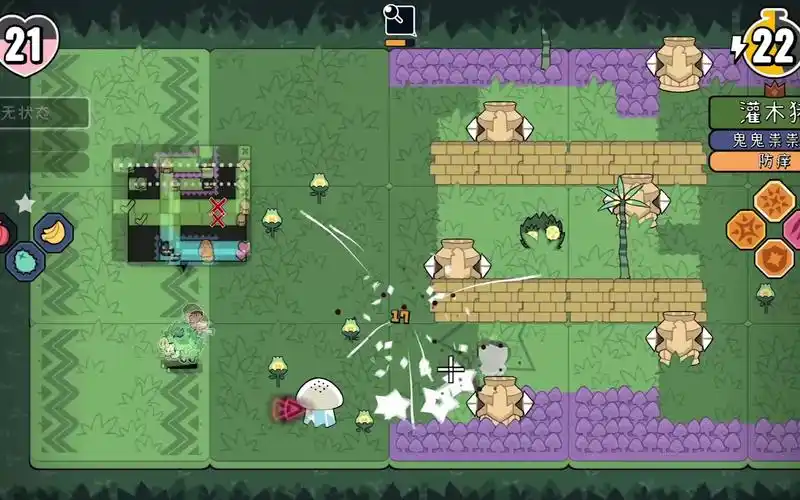The height and width of the screenshot is (500, 800).
Task: Click the 无状态 status panel
Action: point(43,113)
